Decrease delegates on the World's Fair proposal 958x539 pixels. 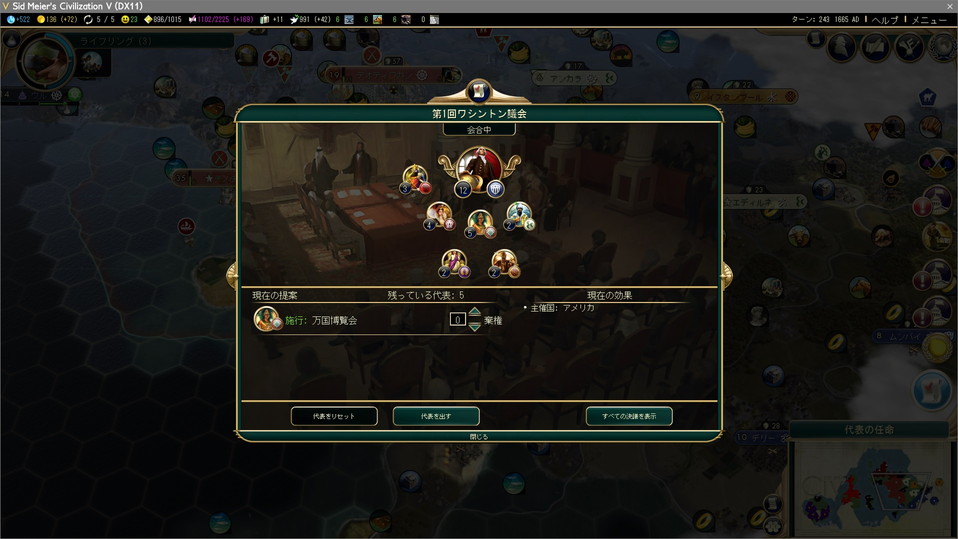pyautogui.click(x=475, y=327)
